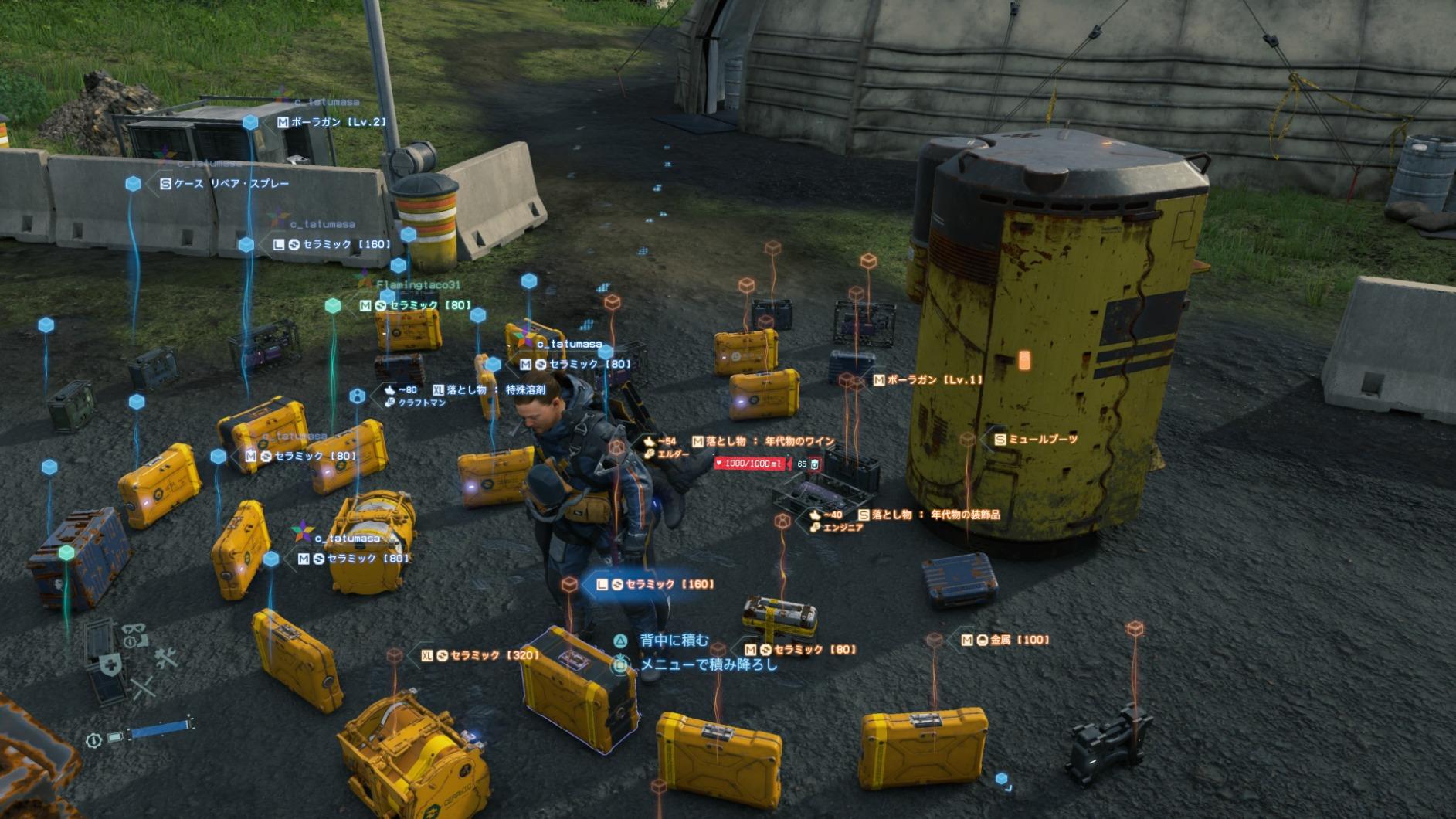Select the ケース リペア・スプレー cargo tag

pyautogui.click(x=224, y=184)
